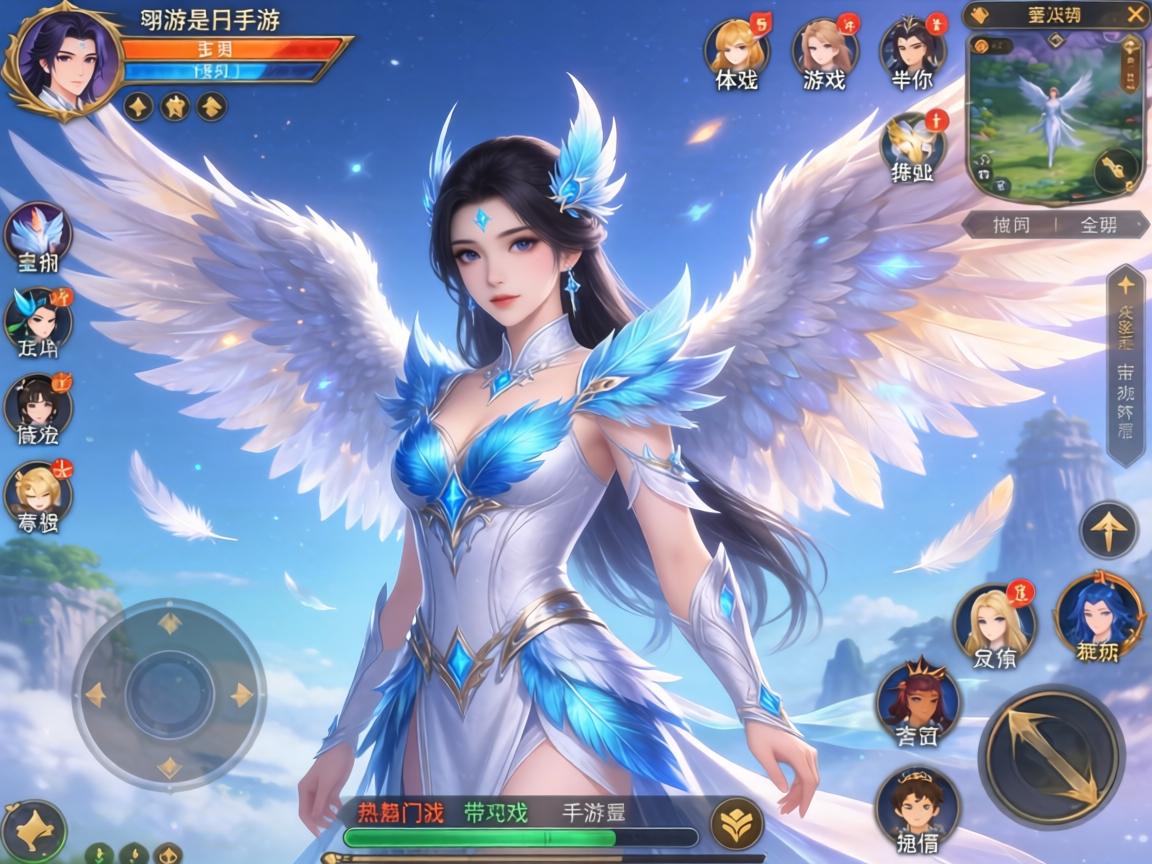Screen dimensions: 1152x864
Task: Choose the blonde woman skill icon
Action: 993,622
